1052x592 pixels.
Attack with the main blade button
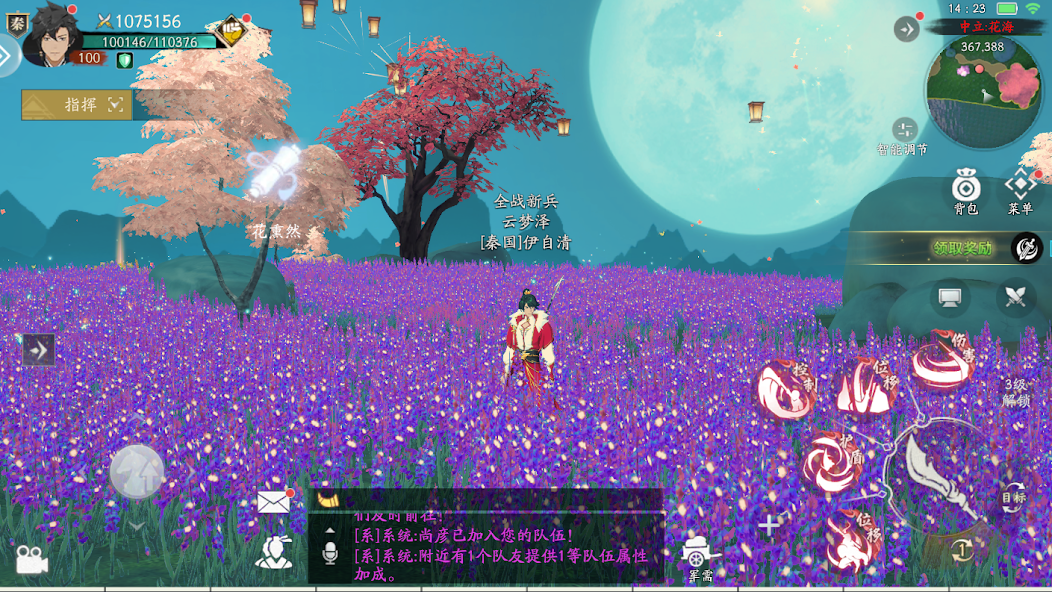(938, 474)
